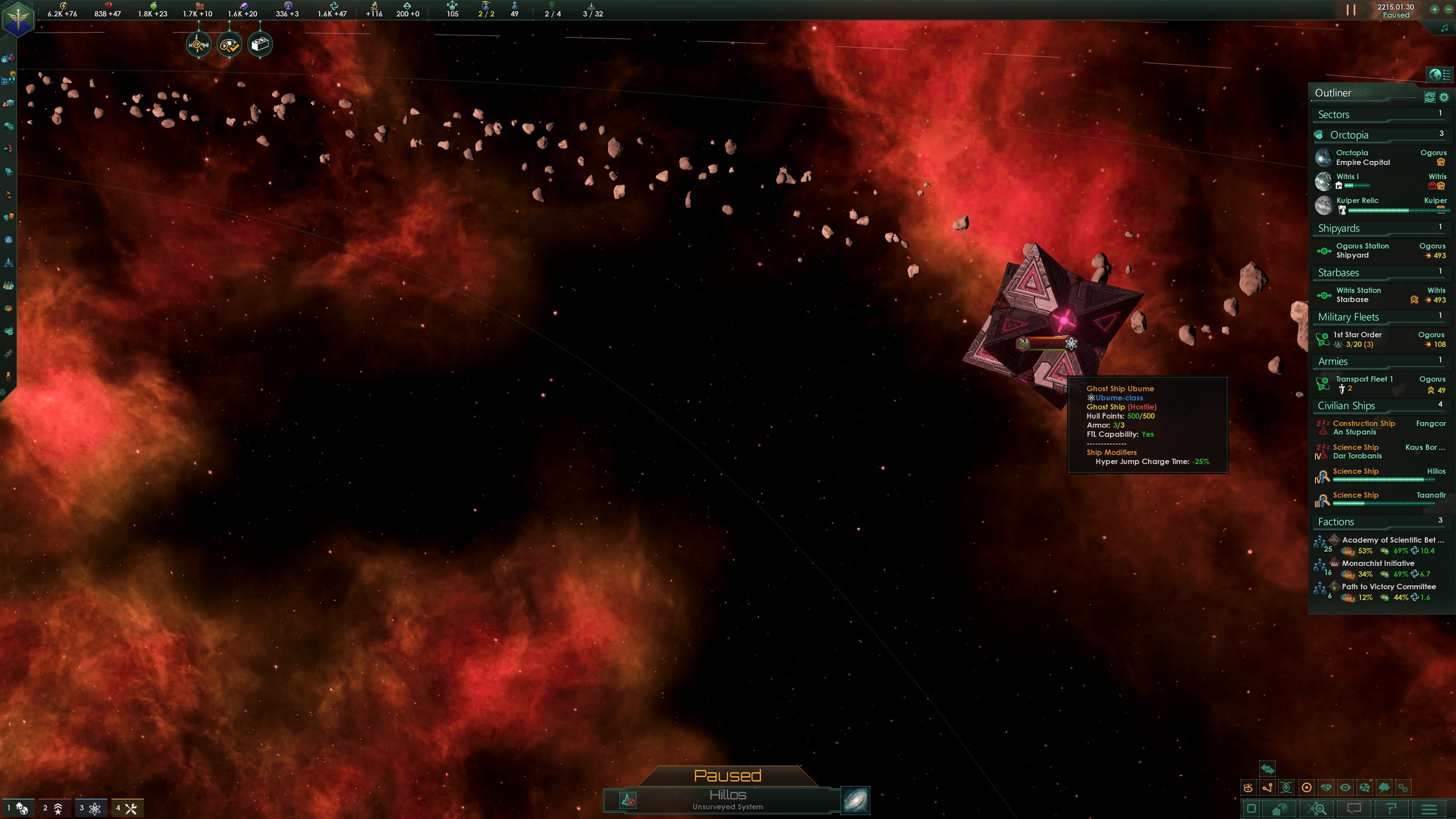Open the music player note icon
This screenshot has height=819, width=1456.
(x=1444, y=28)
